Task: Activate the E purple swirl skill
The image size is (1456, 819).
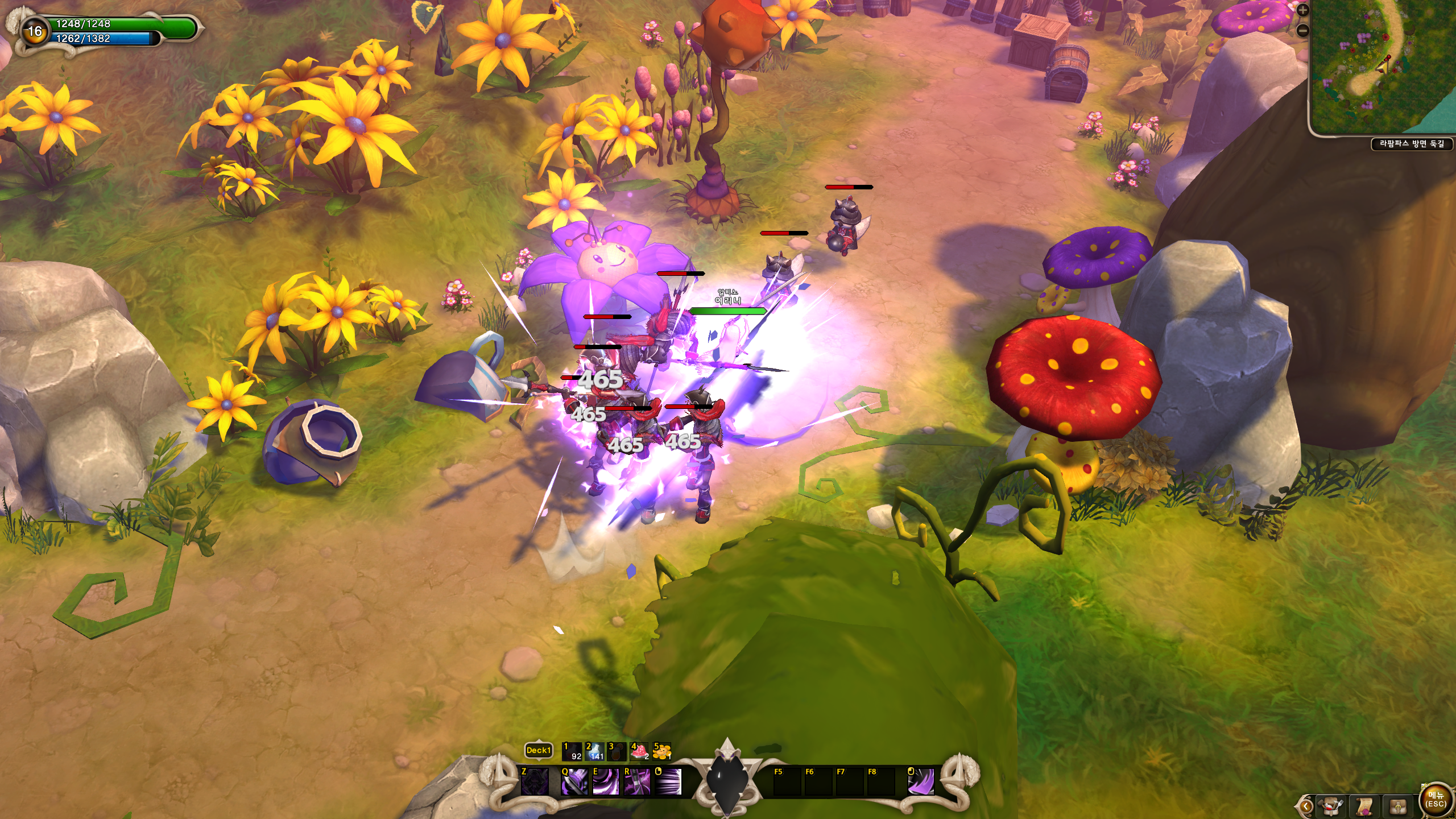Action: pos(606,781)
